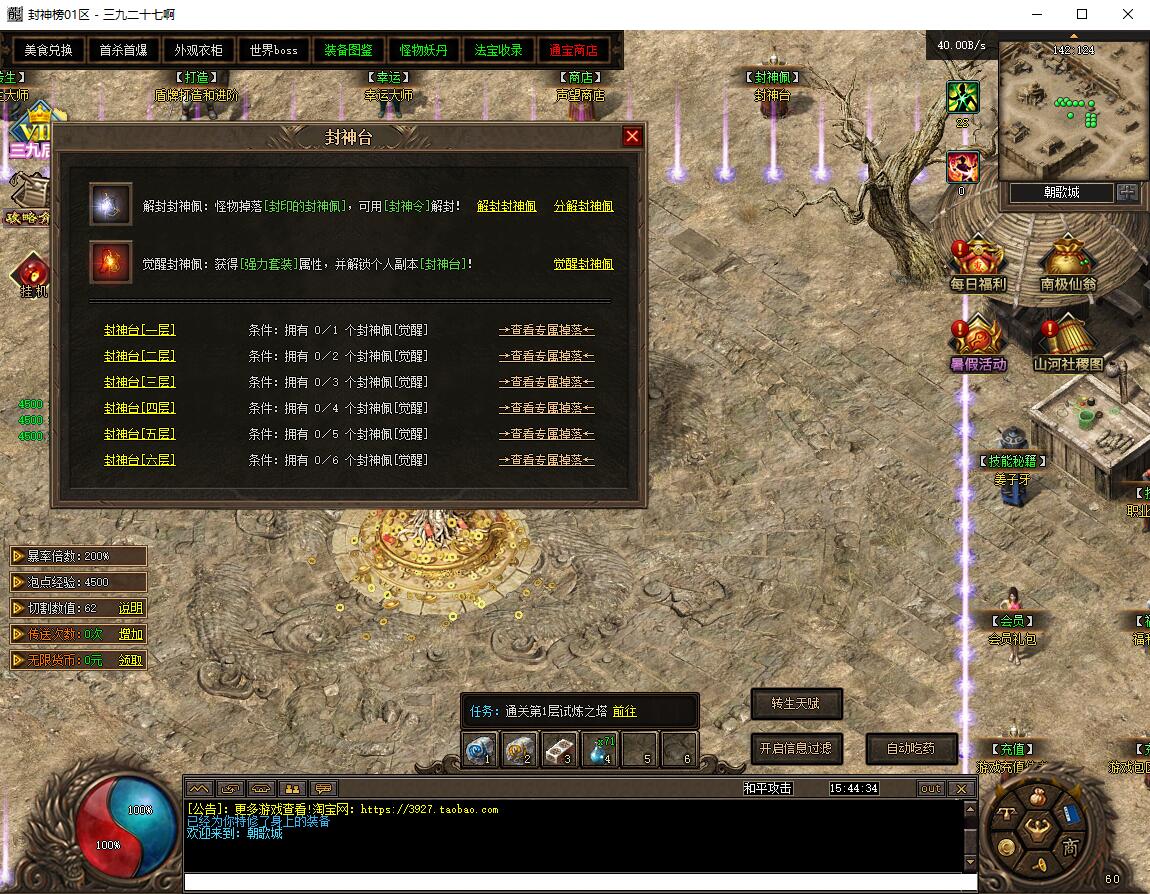
Task: Open the 通宝商店 shop
Action: click(573, 50)
